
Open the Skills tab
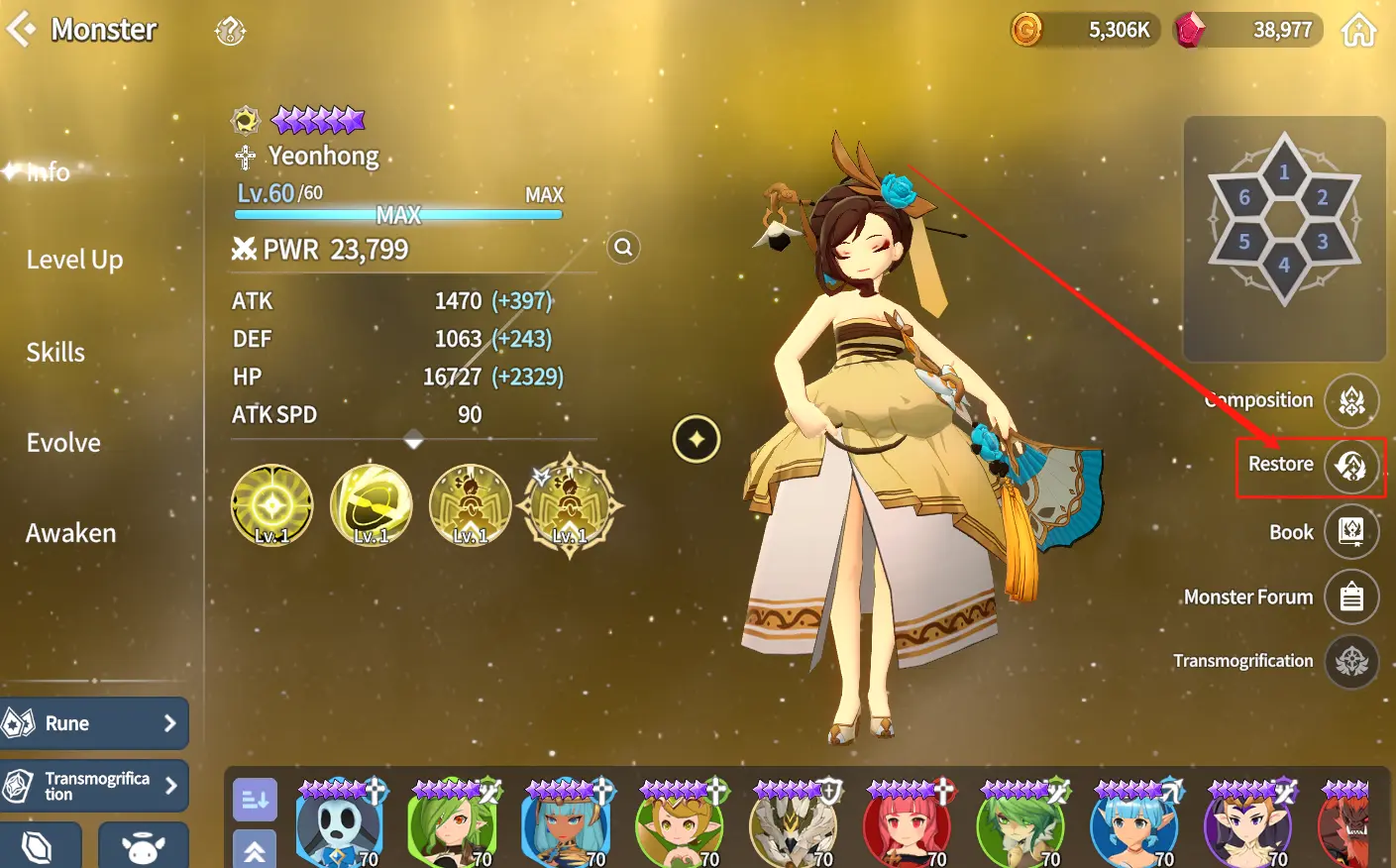[x=55, y=352]
